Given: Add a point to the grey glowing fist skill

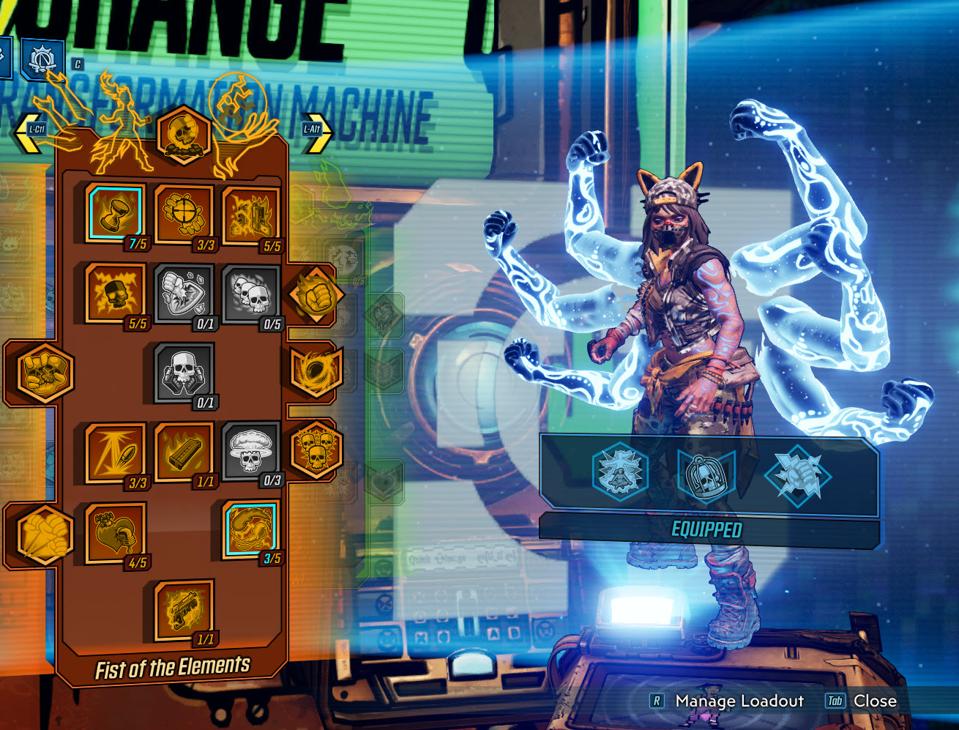Looking at the screenshot, I should pos(184,293).
